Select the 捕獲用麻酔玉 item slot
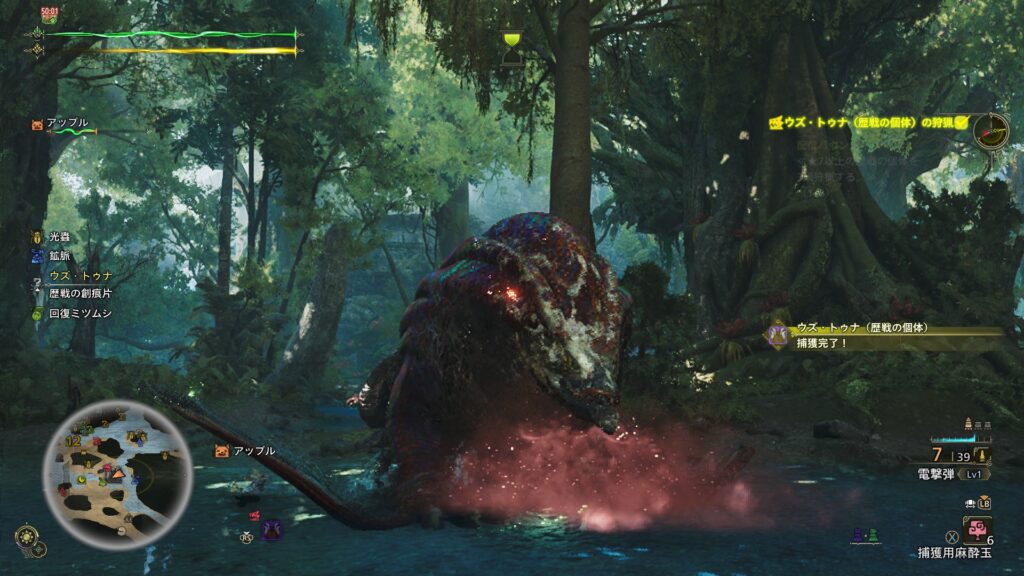Image resolution: width=1024 pixels, height=576 pixels. pyautogui.click(x=977, y=528)
